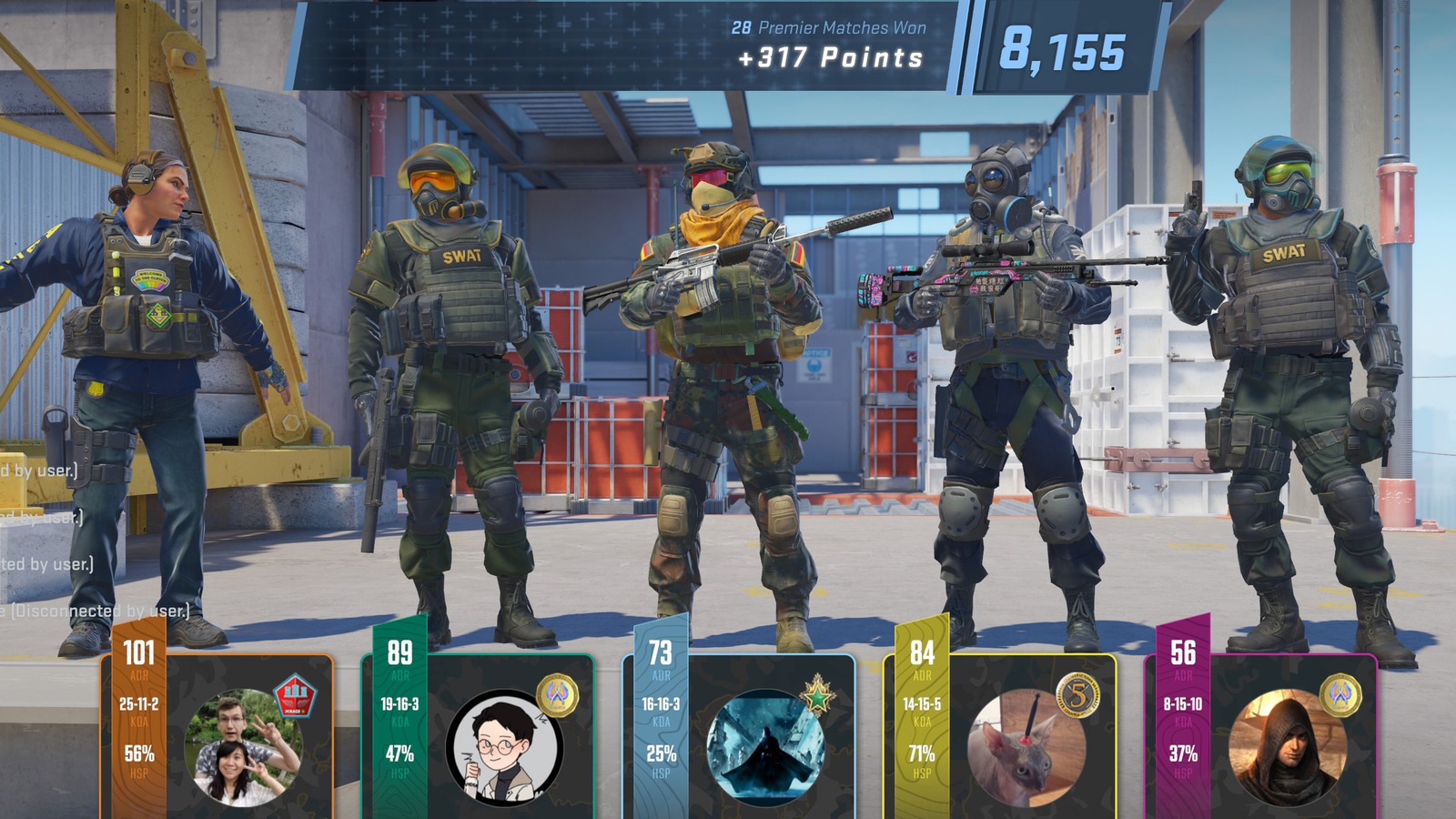The width and height of the screenshot is (1456, 819).
Task: View the hooded figure avatar's profile
Action: click(1287, 748)
